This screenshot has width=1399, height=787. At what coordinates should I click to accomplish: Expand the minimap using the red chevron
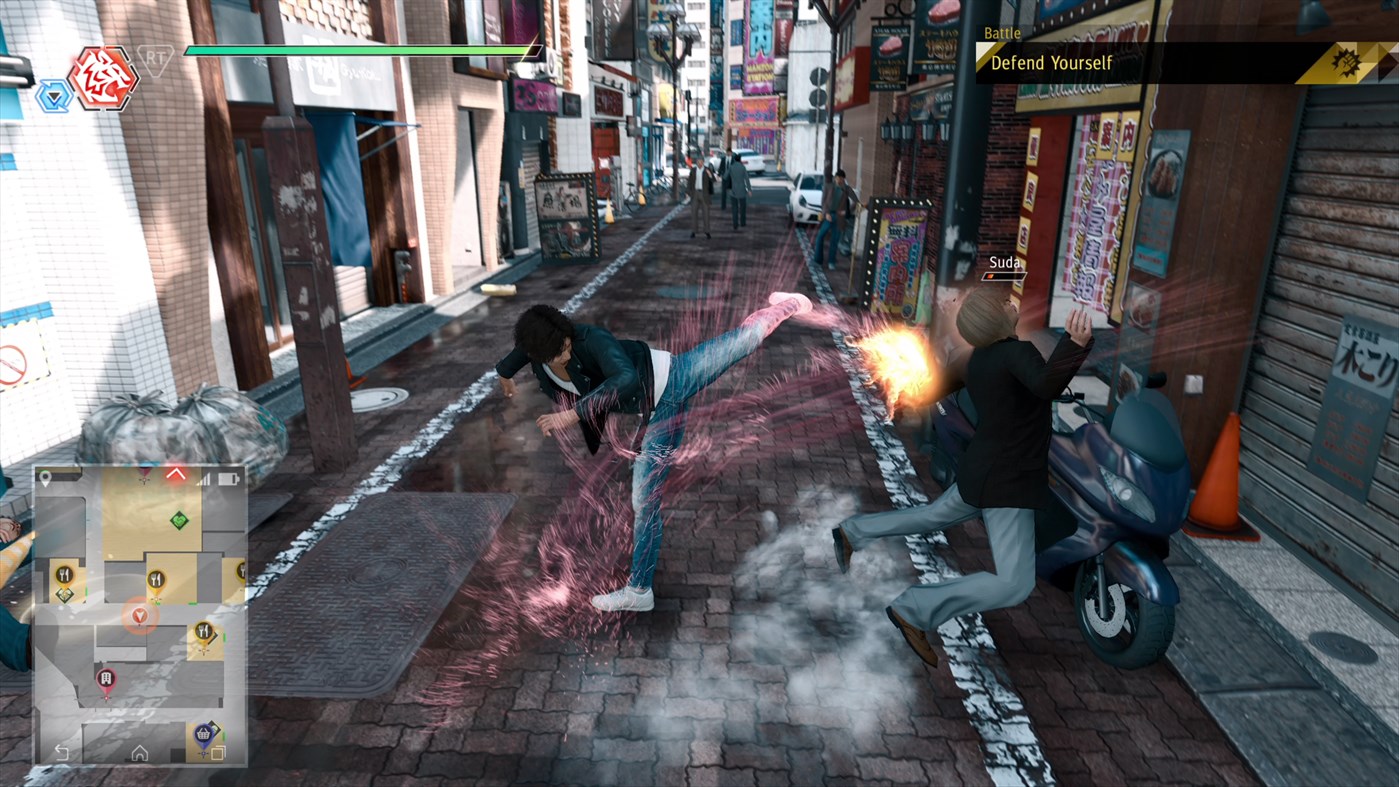click(x=177, y=474)
